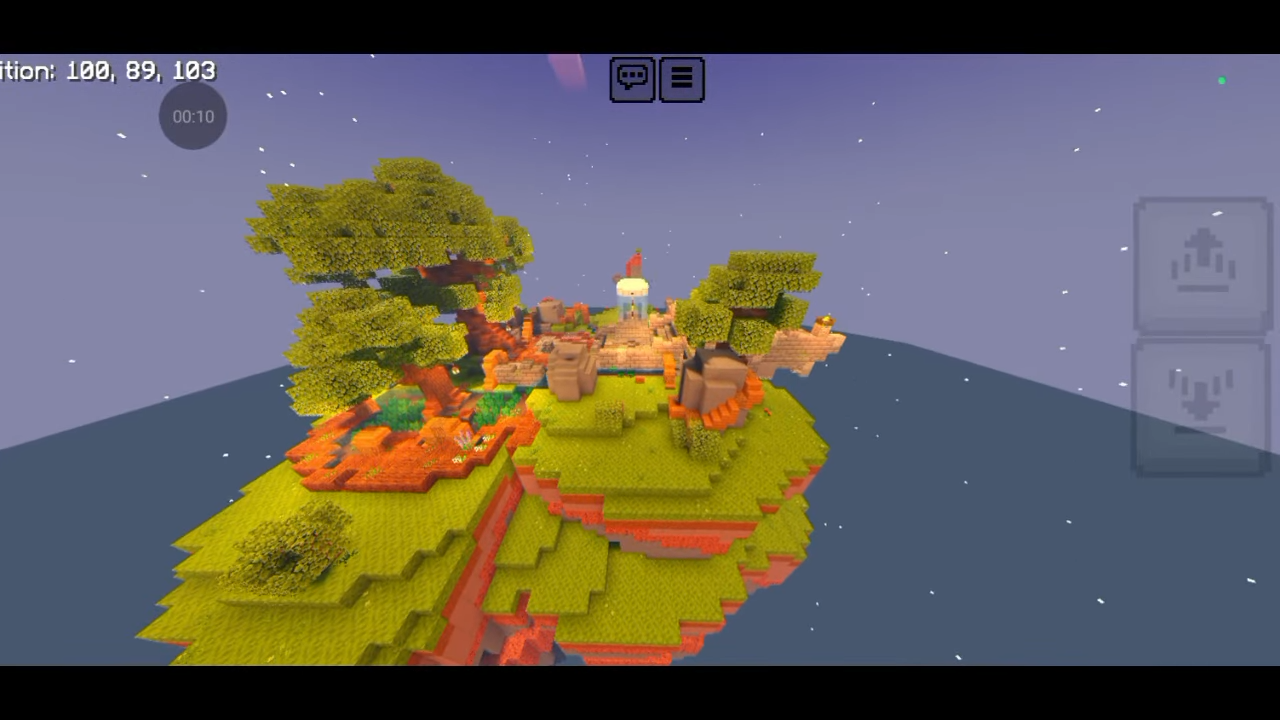Screen dimensions: 1280x720
Task: Click the 00:10 screen recorder timer bubble
Action: (193, 116)
